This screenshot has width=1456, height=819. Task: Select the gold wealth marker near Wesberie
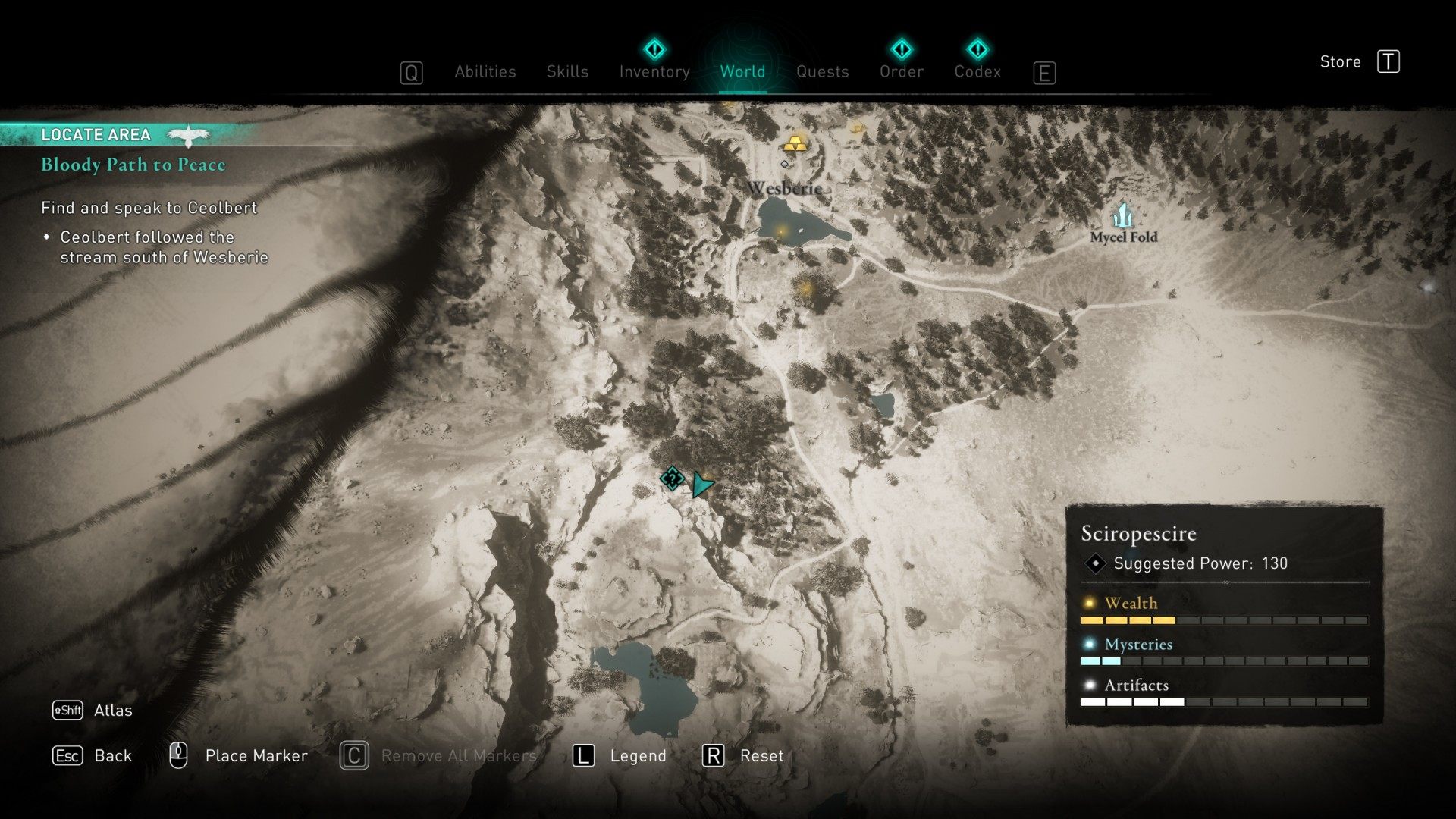(795, 143)
